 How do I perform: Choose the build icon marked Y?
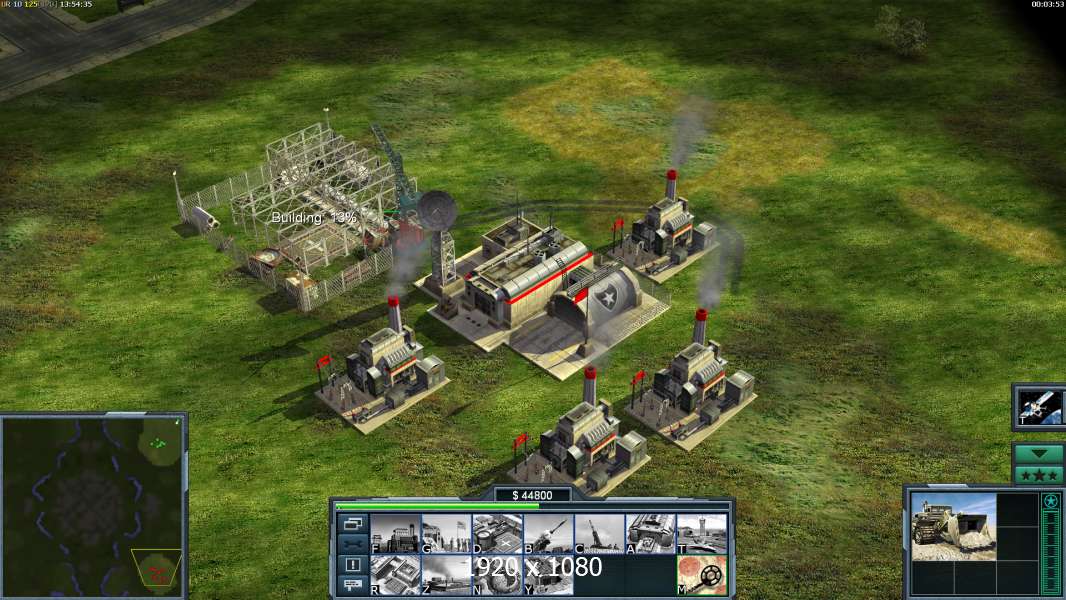pyautogui.click(x=548, y=575)
